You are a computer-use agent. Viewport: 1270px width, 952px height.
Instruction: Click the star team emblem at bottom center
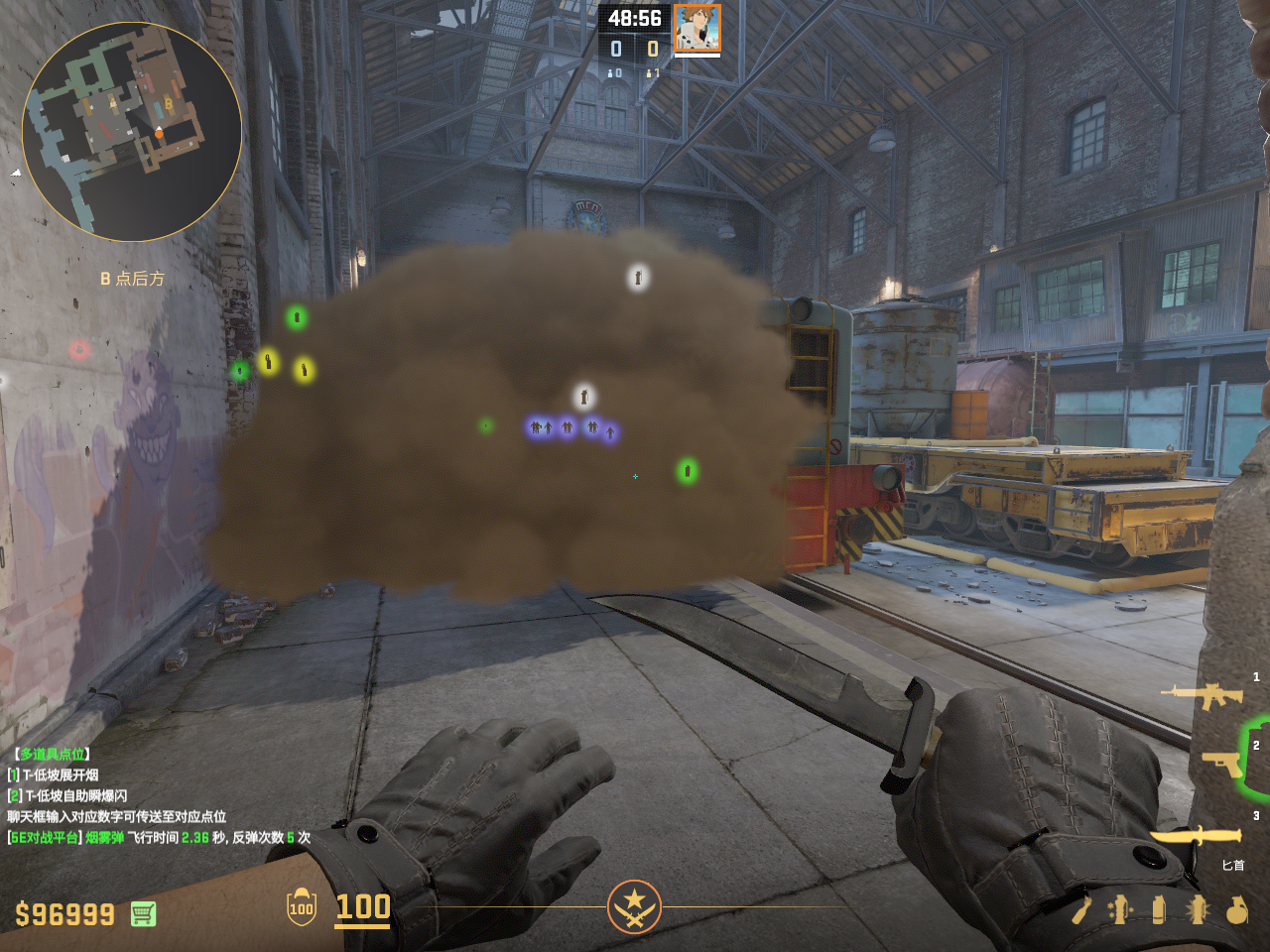coord(634,906)
